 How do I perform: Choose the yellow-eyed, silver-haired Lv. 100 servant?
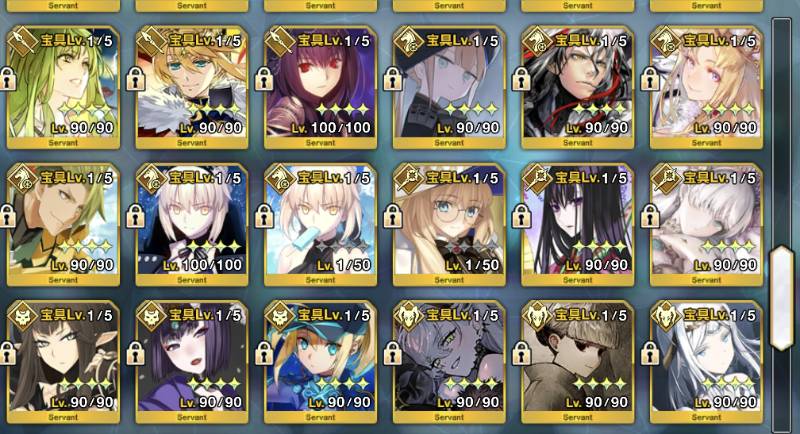[x=191, y=223]
